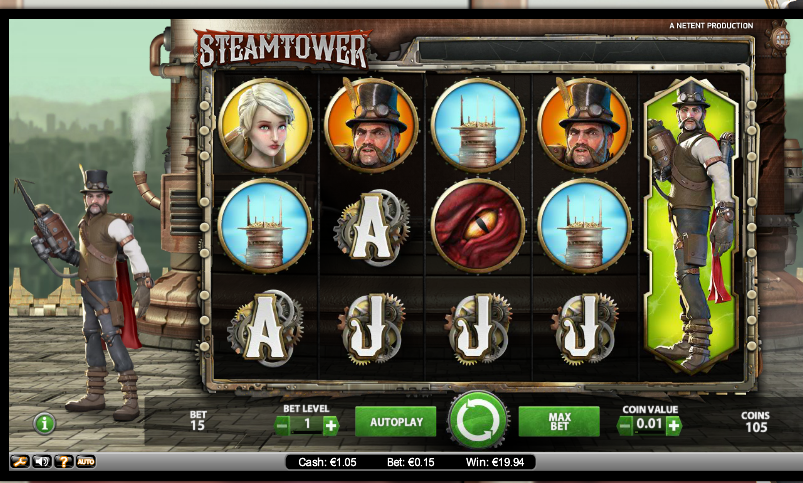Image resolution: width=803 pixels, height=483 pixels.
Task: Open help via the question mark icon
Action: pos(63,462)
